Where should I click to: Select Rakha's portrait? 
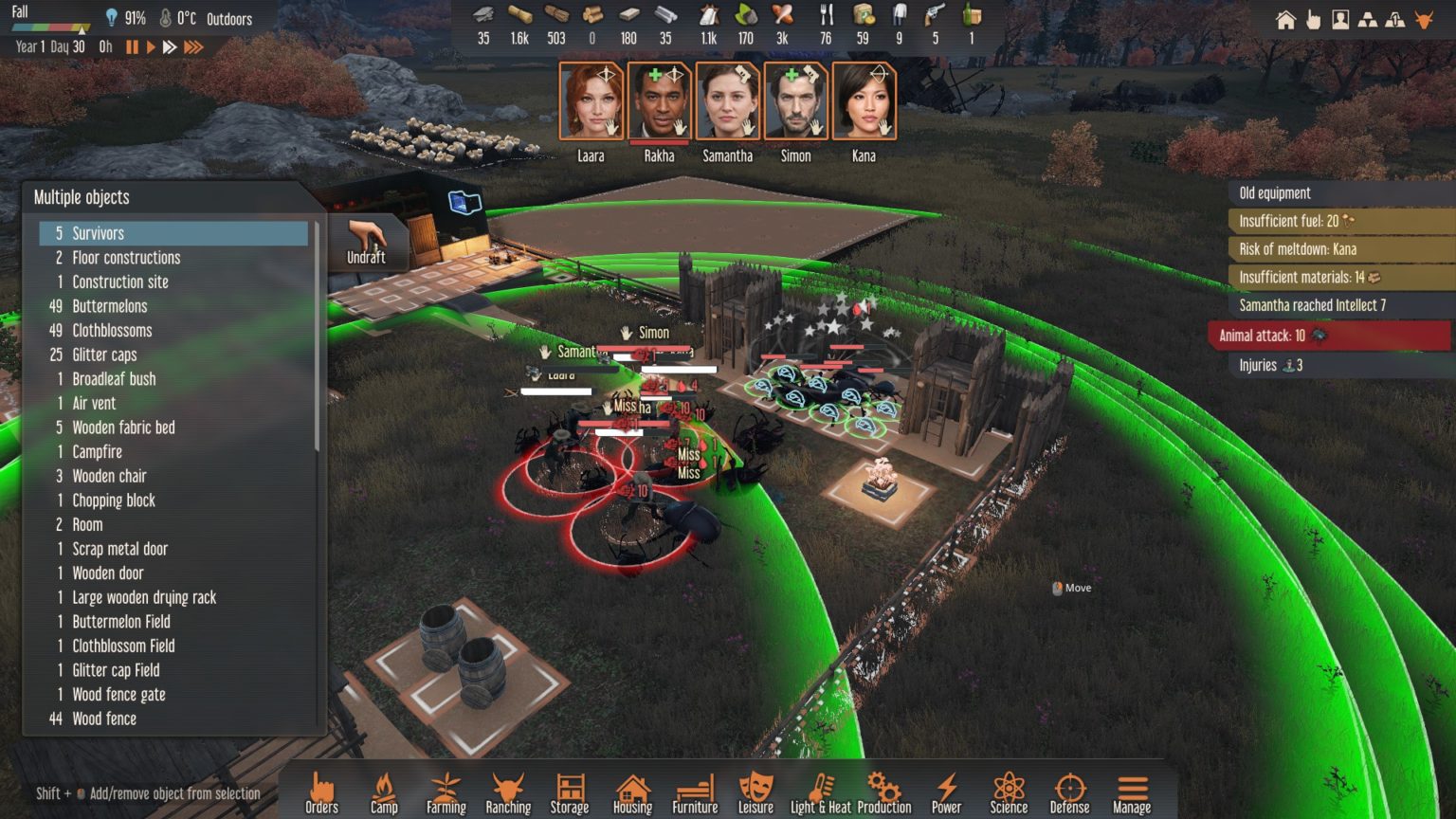pos(660,101)
